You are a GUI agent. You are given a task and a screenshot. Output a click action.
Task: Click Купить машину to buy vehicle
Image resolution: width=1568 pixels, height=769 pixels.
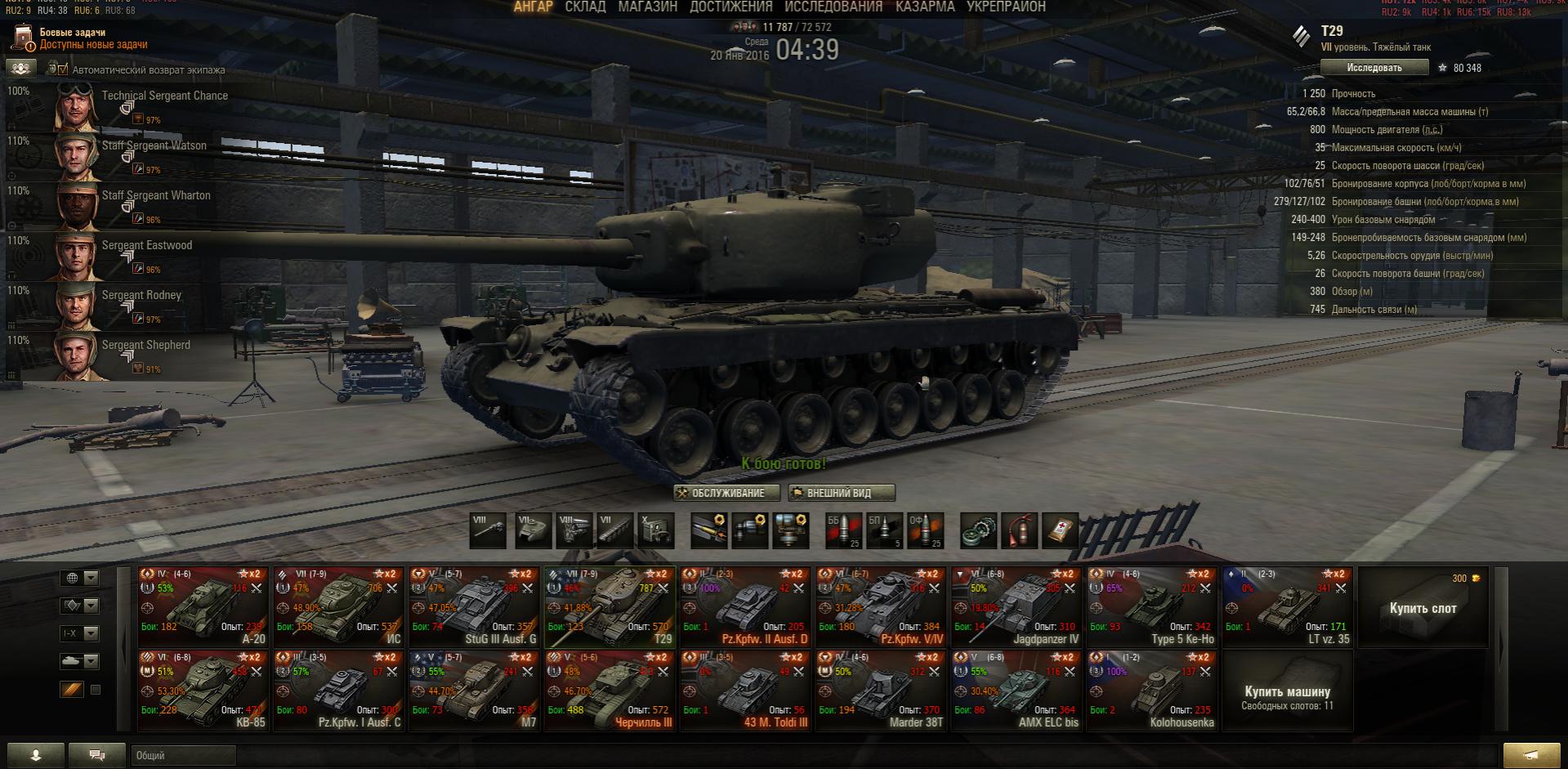pos(1287,691)
